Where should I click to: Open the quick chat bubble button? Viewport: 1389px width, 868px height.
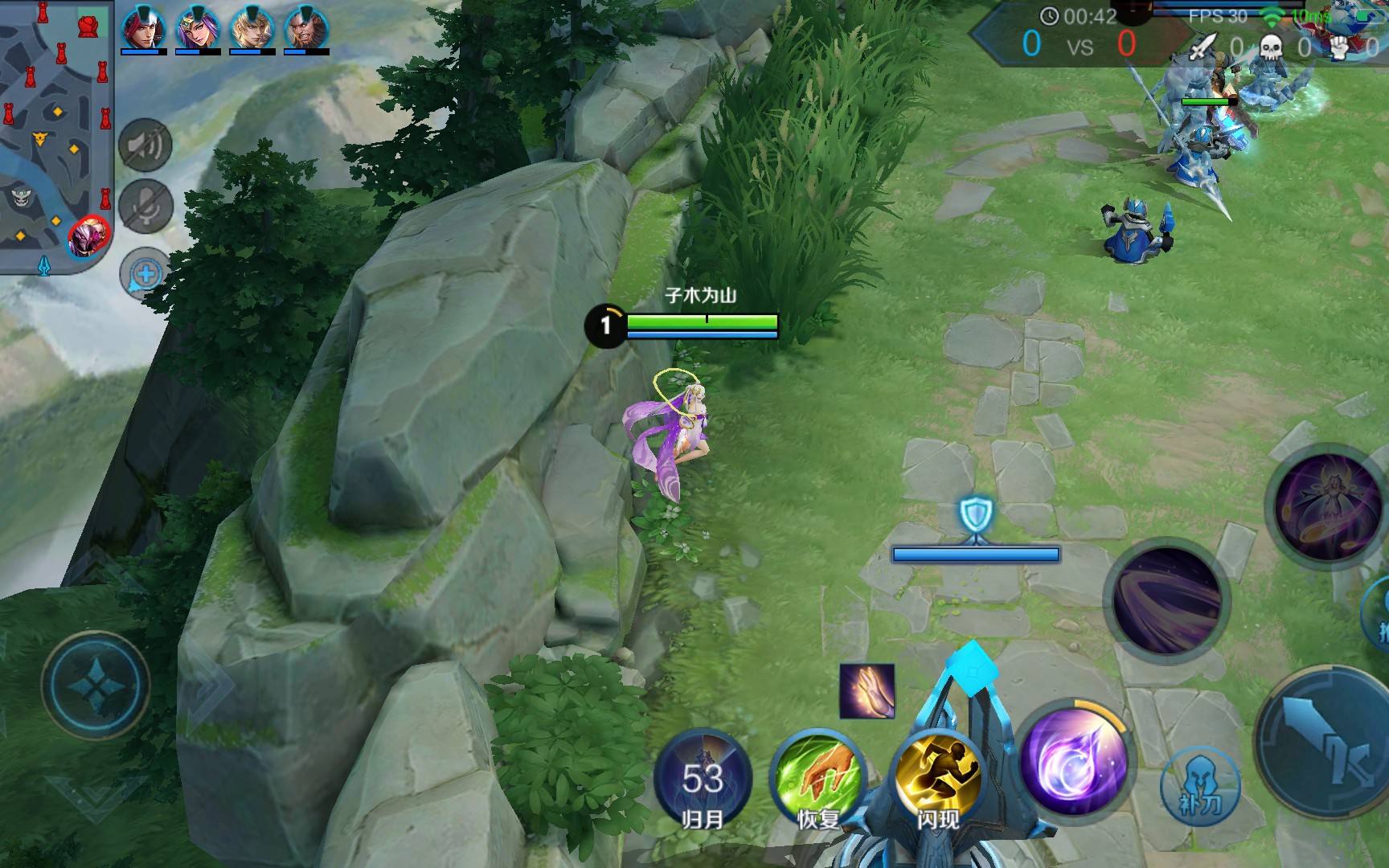pyautogui.click(x=145, y=273)
